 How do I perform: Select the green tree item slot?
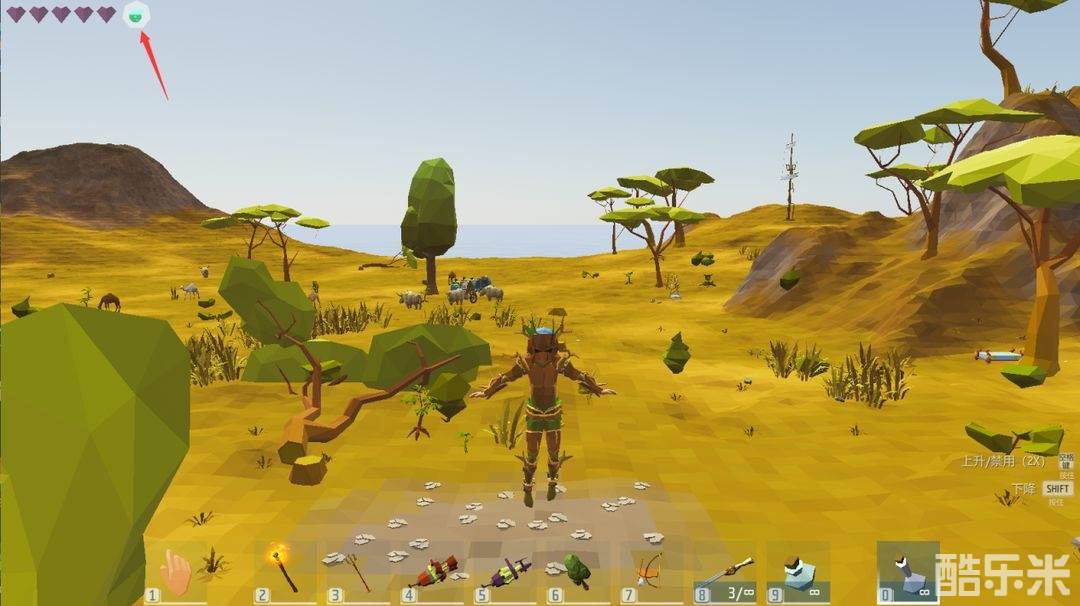click(577, 572)
